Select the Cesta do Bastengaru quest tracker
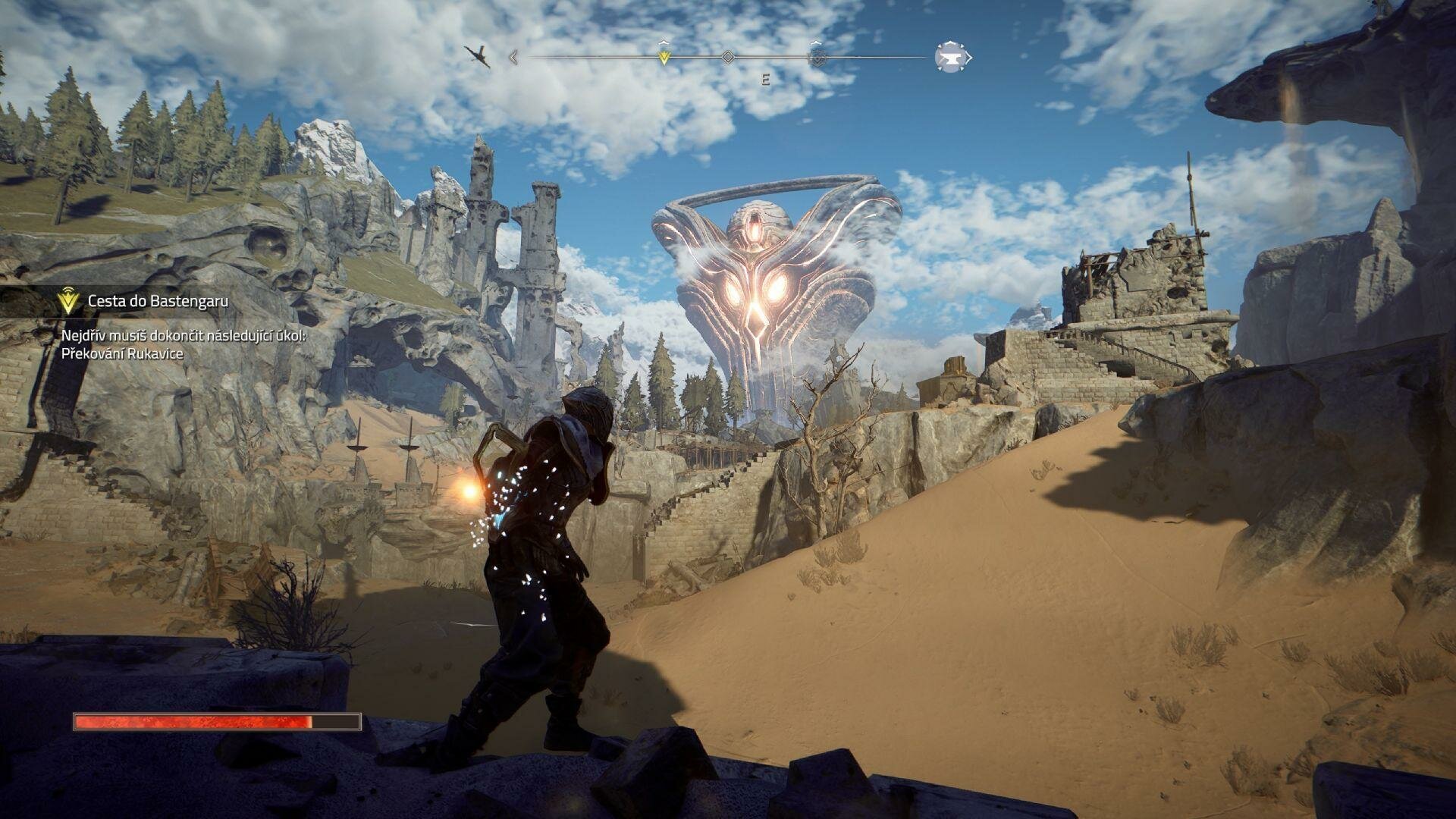 click(158, 301)
